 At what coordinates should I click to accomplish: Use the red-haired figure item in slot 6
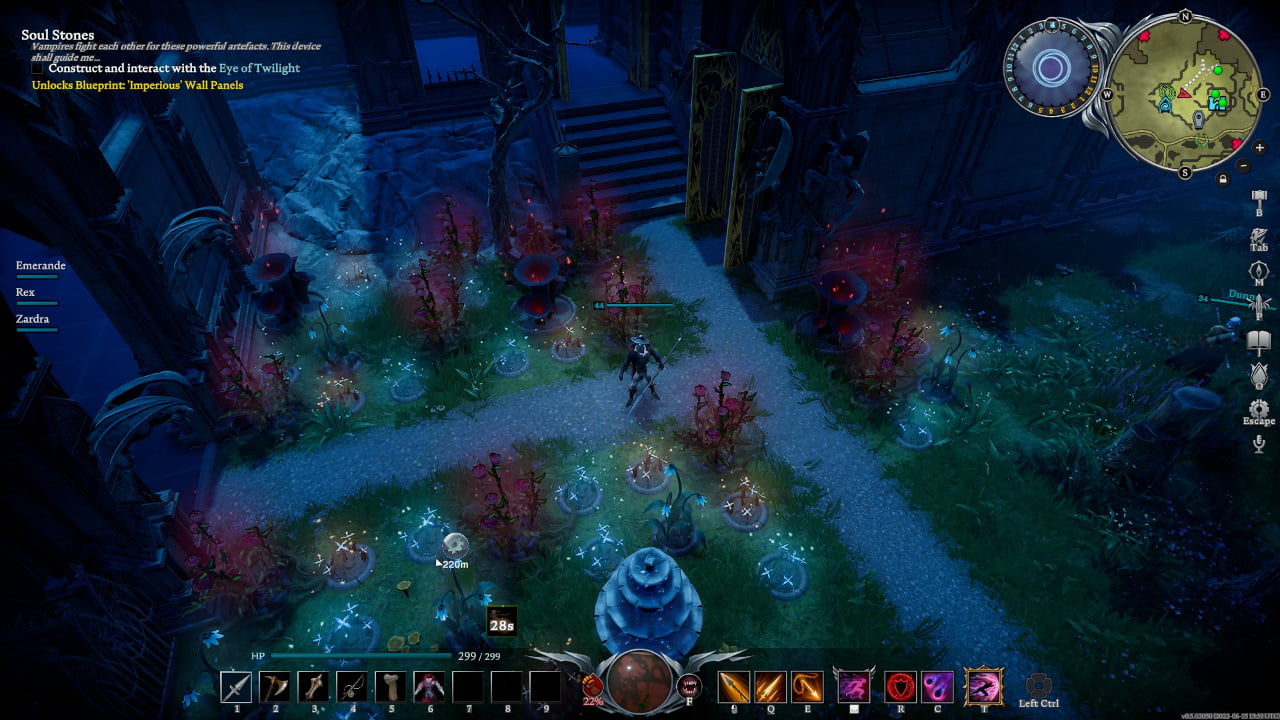(x=429, y=686)
